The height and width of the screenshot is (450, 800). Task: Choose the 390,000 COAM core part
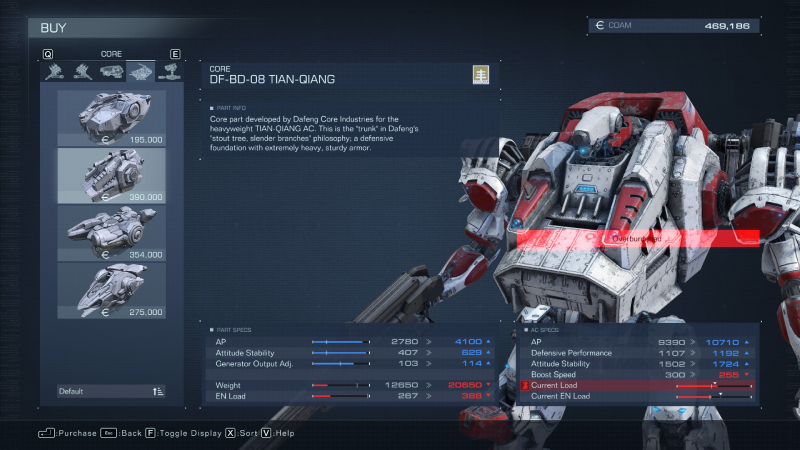[x=111, y=175]
